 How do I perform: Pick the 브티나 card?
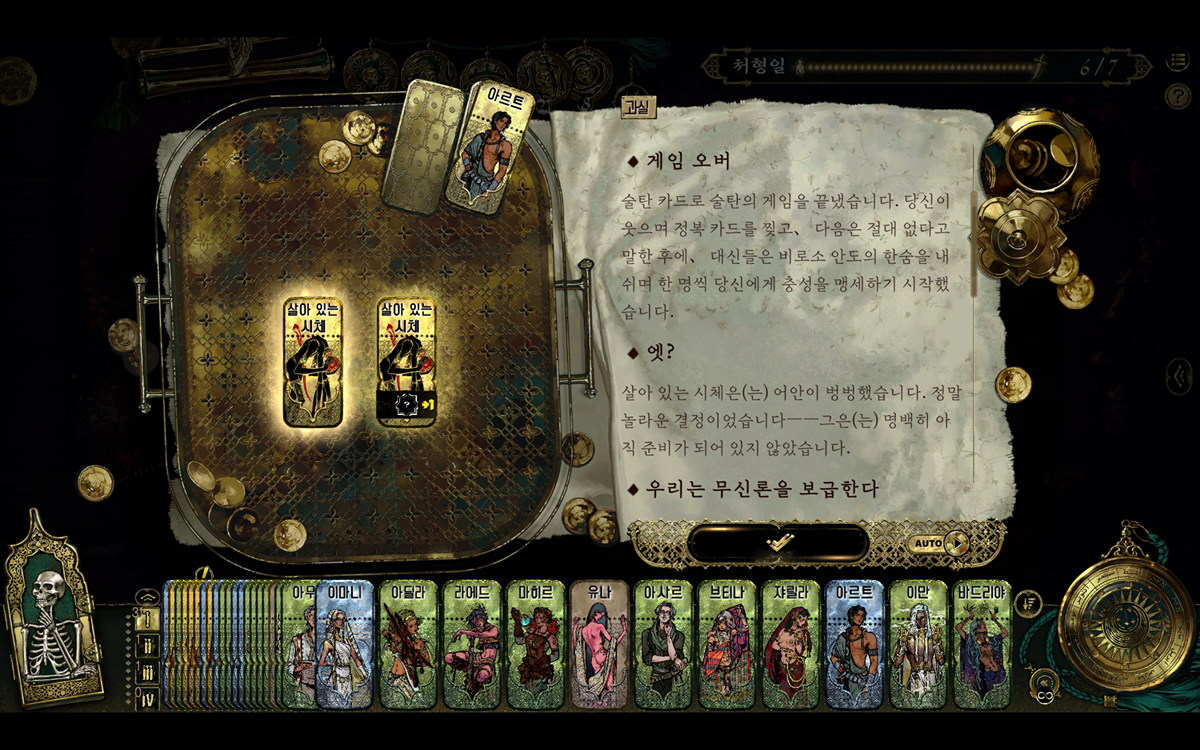point(728,645)
